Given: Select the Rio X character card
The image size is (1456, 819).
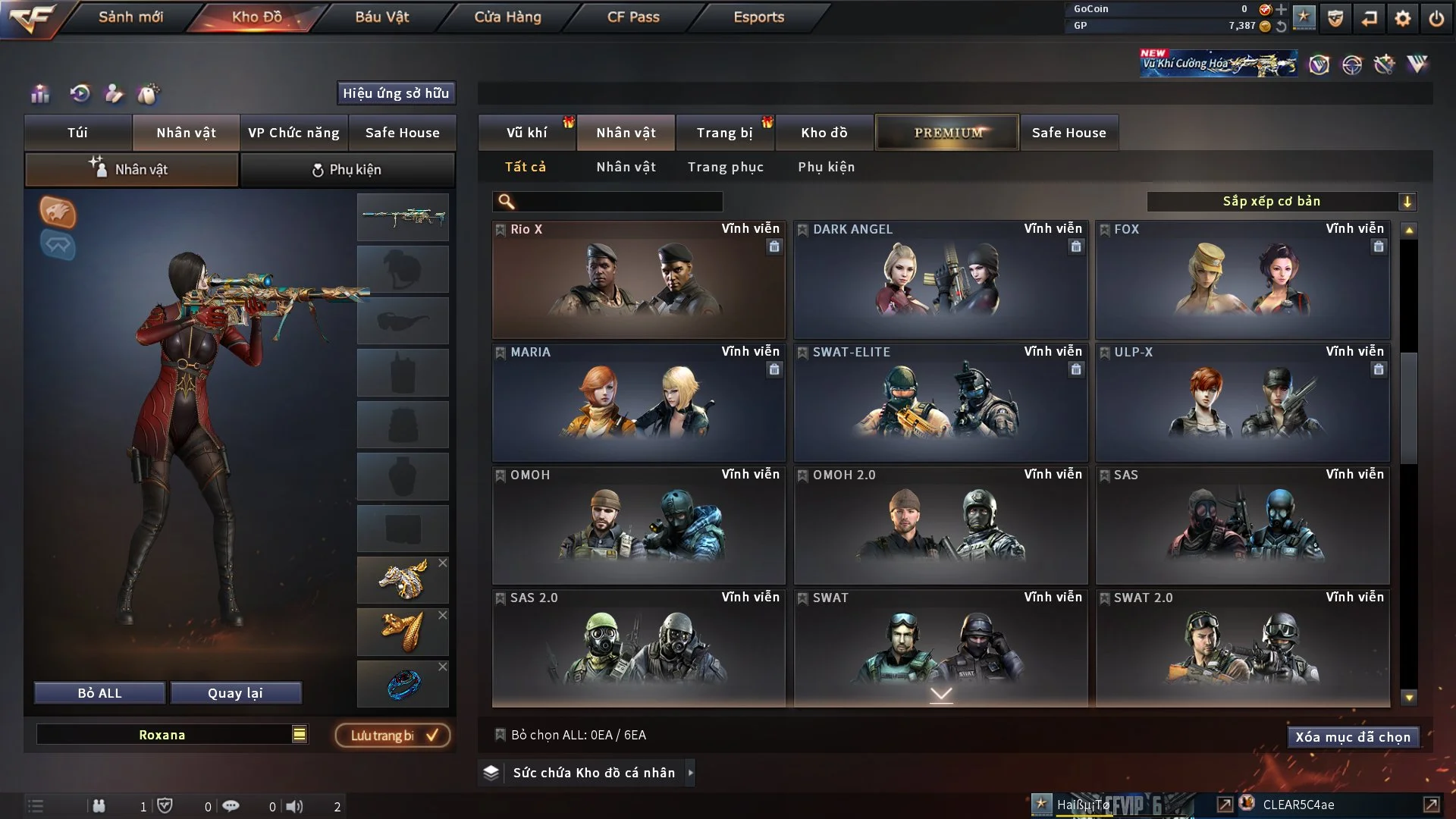Looking at the screenshot, I should pos(639,281).
